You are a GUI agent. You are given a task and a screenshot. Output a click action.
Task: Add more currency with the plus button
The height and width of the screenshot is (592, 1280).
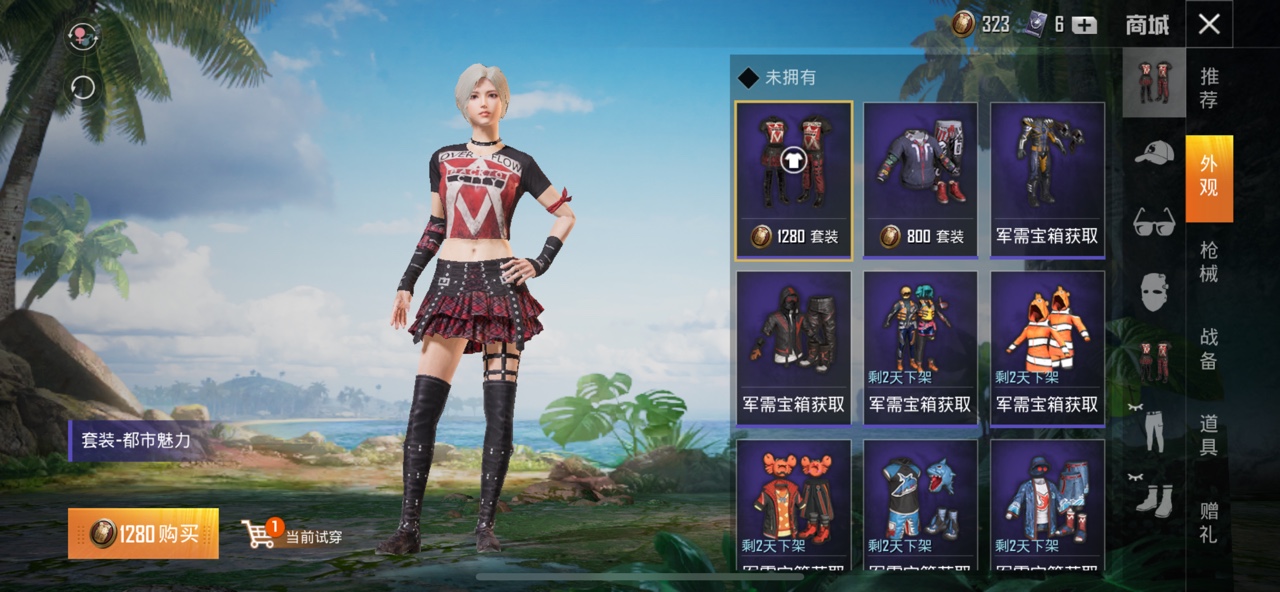[x=1084, y=25]
